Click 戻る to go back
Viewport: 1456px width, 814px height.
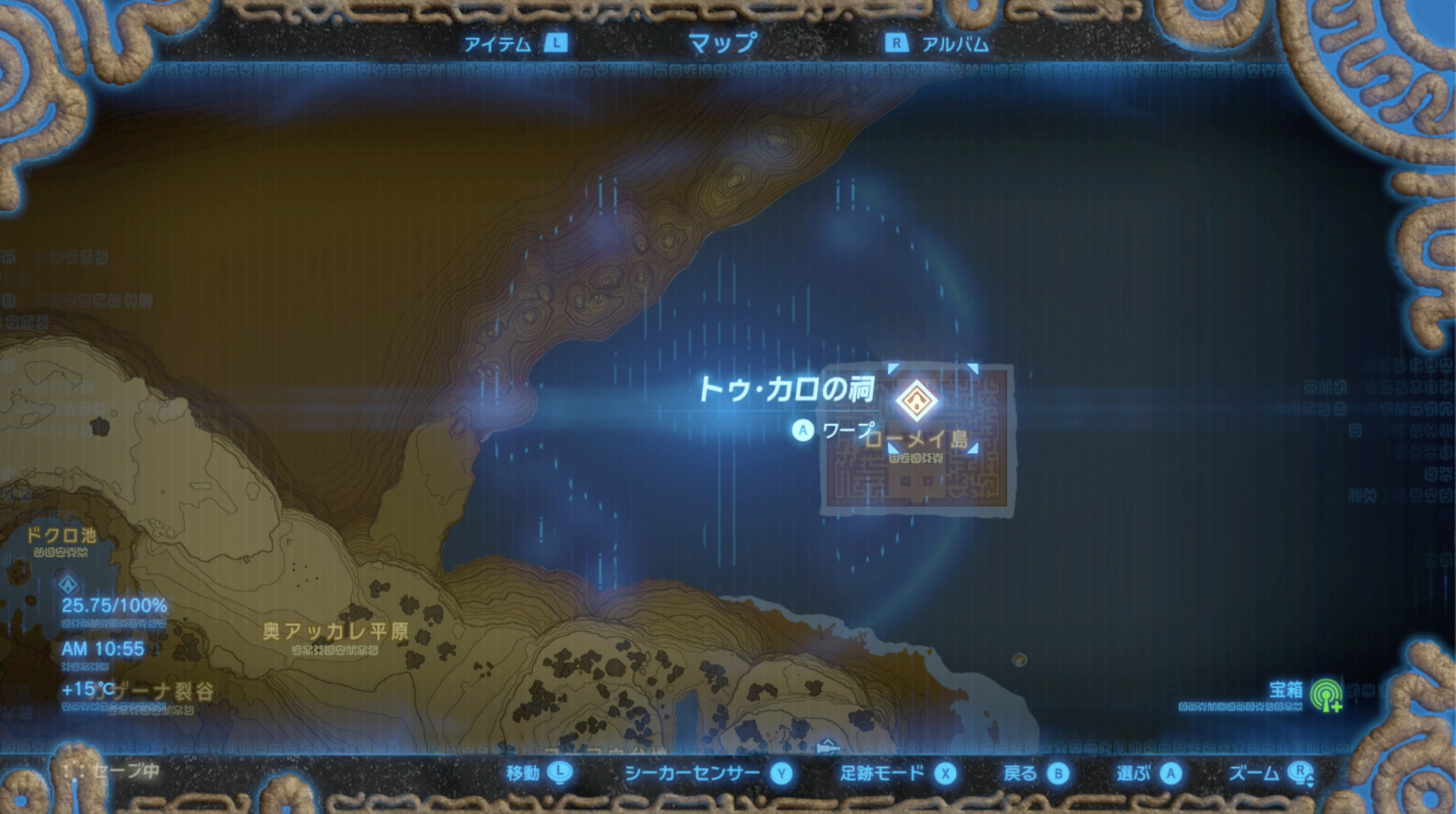tap(1020, 773)
